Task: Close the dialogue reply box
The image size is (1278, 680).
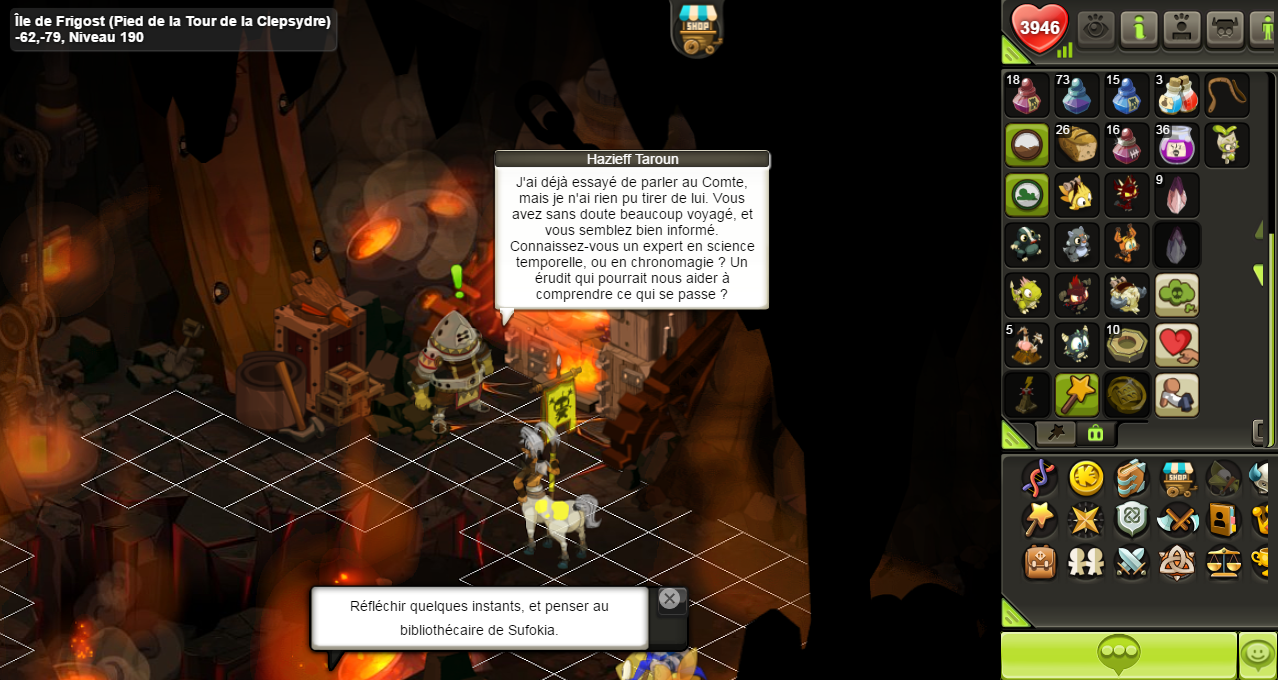Action: pyautogui.click(x=670, y=599)
